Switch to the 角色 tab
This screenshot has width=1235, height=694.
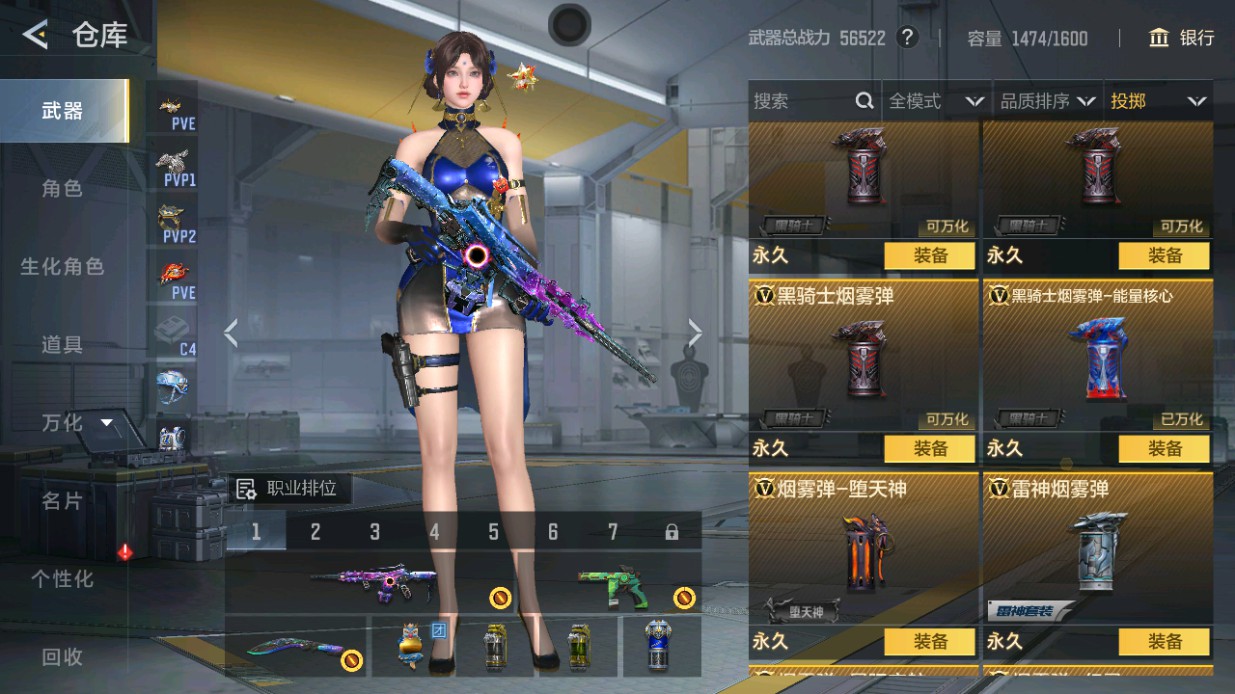[x=62, y=188]
